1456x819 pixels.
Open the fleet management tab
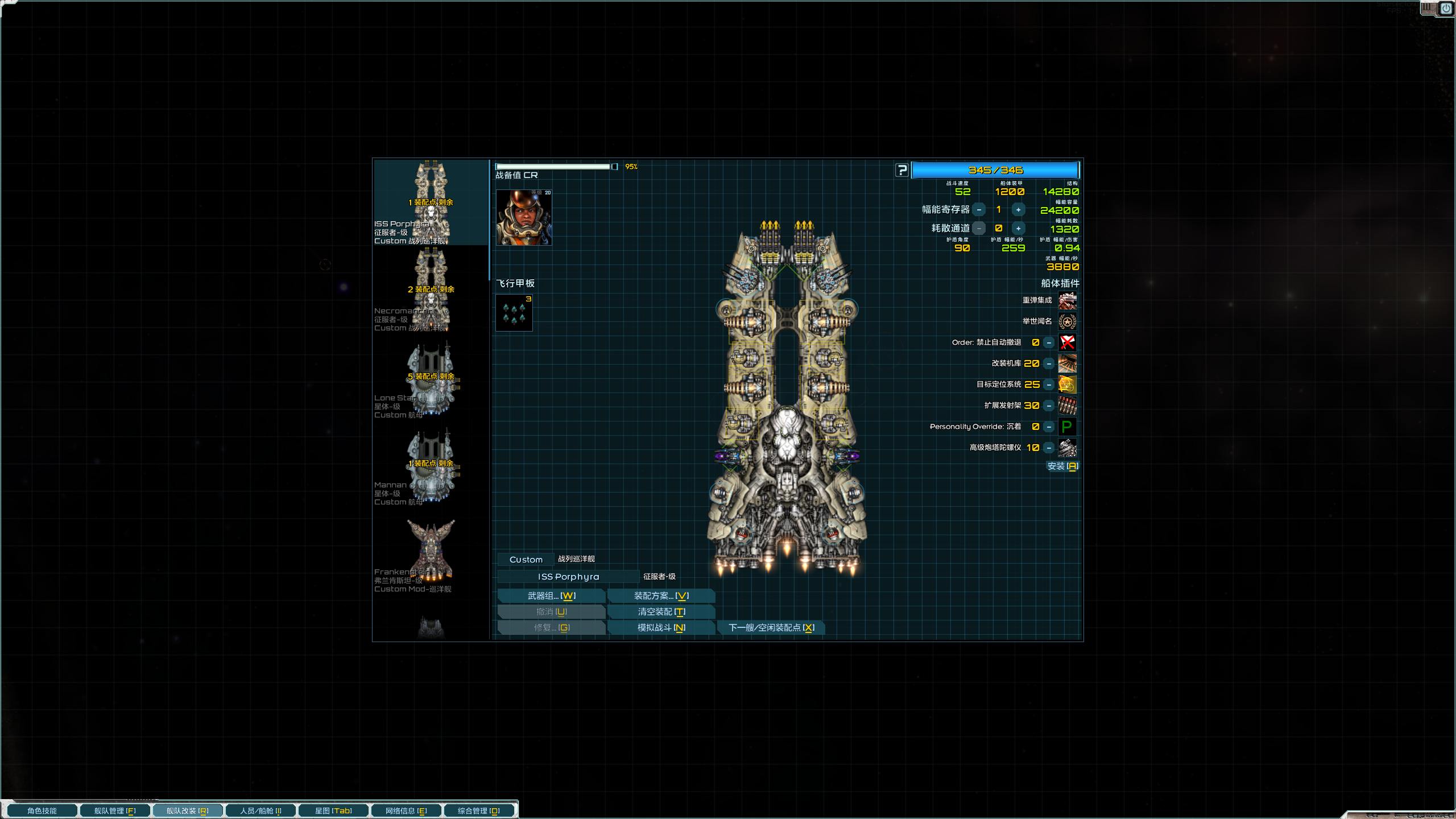tap(115, 810)
